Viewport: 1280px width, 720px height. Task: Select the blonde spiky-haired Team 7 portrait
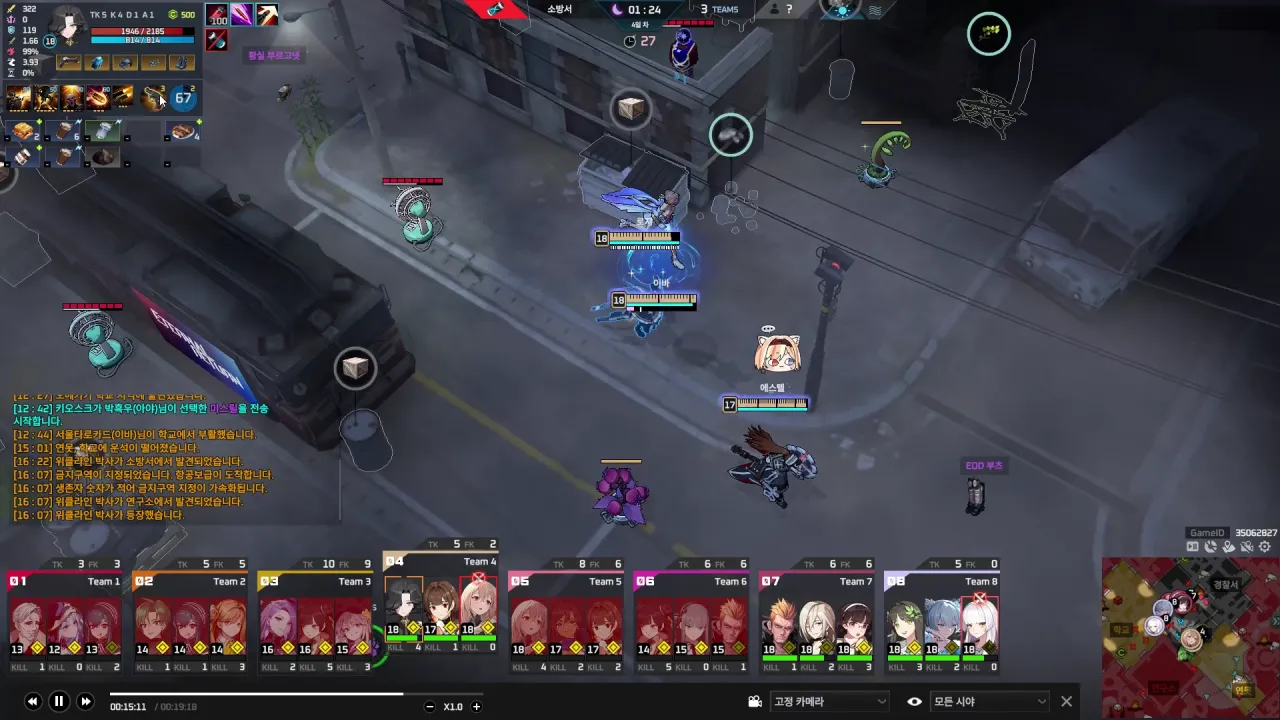pos(780,622)
